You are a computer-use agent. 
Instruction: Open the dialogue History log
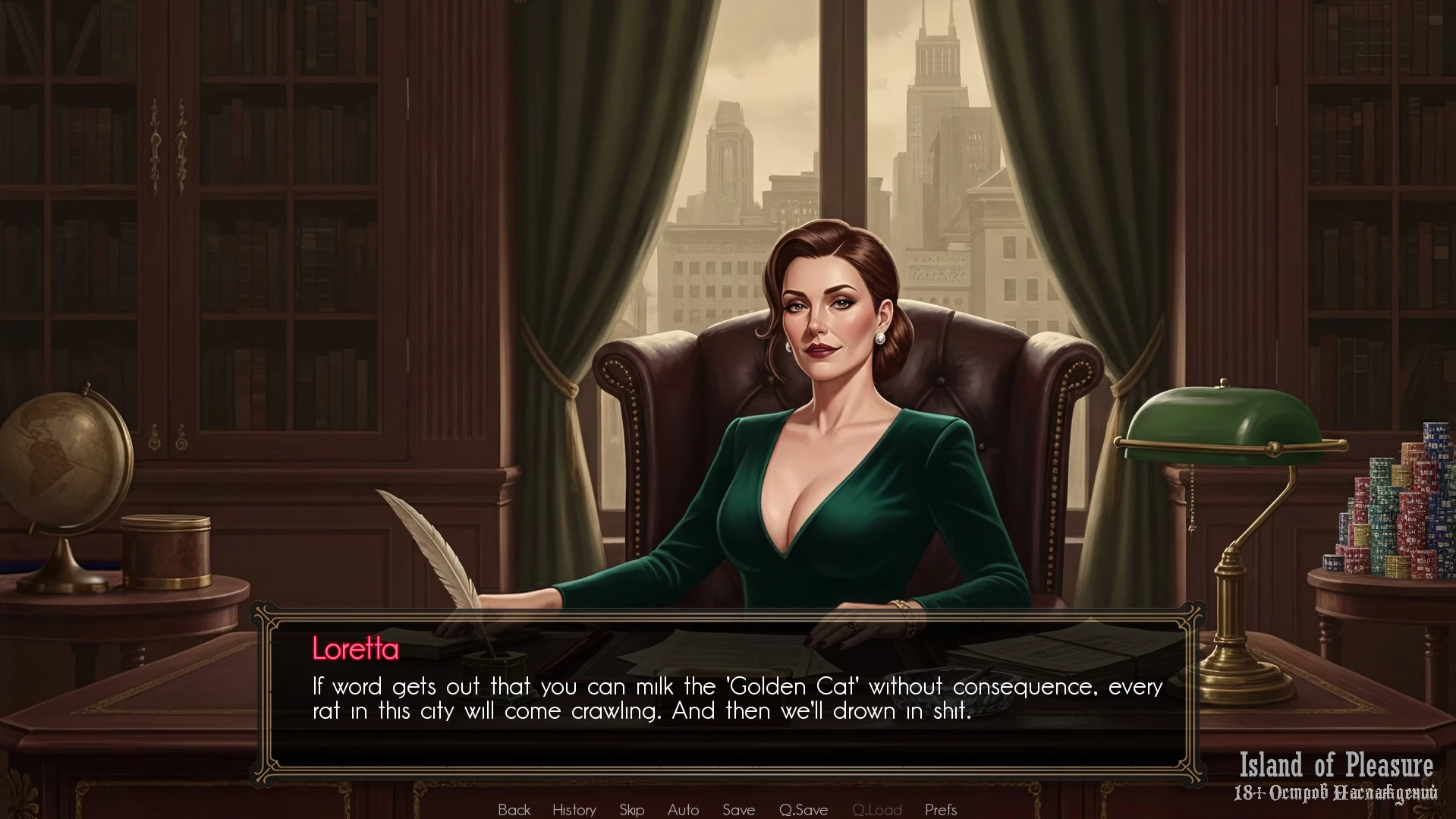[x=574, y=809]
